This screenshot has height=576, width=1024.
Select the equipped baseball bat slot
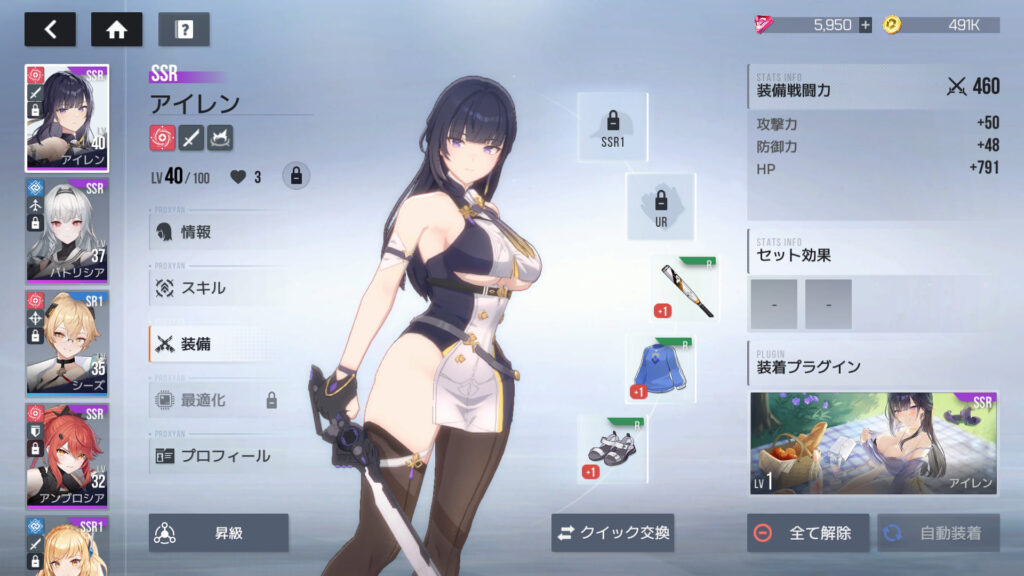[686, 290]
